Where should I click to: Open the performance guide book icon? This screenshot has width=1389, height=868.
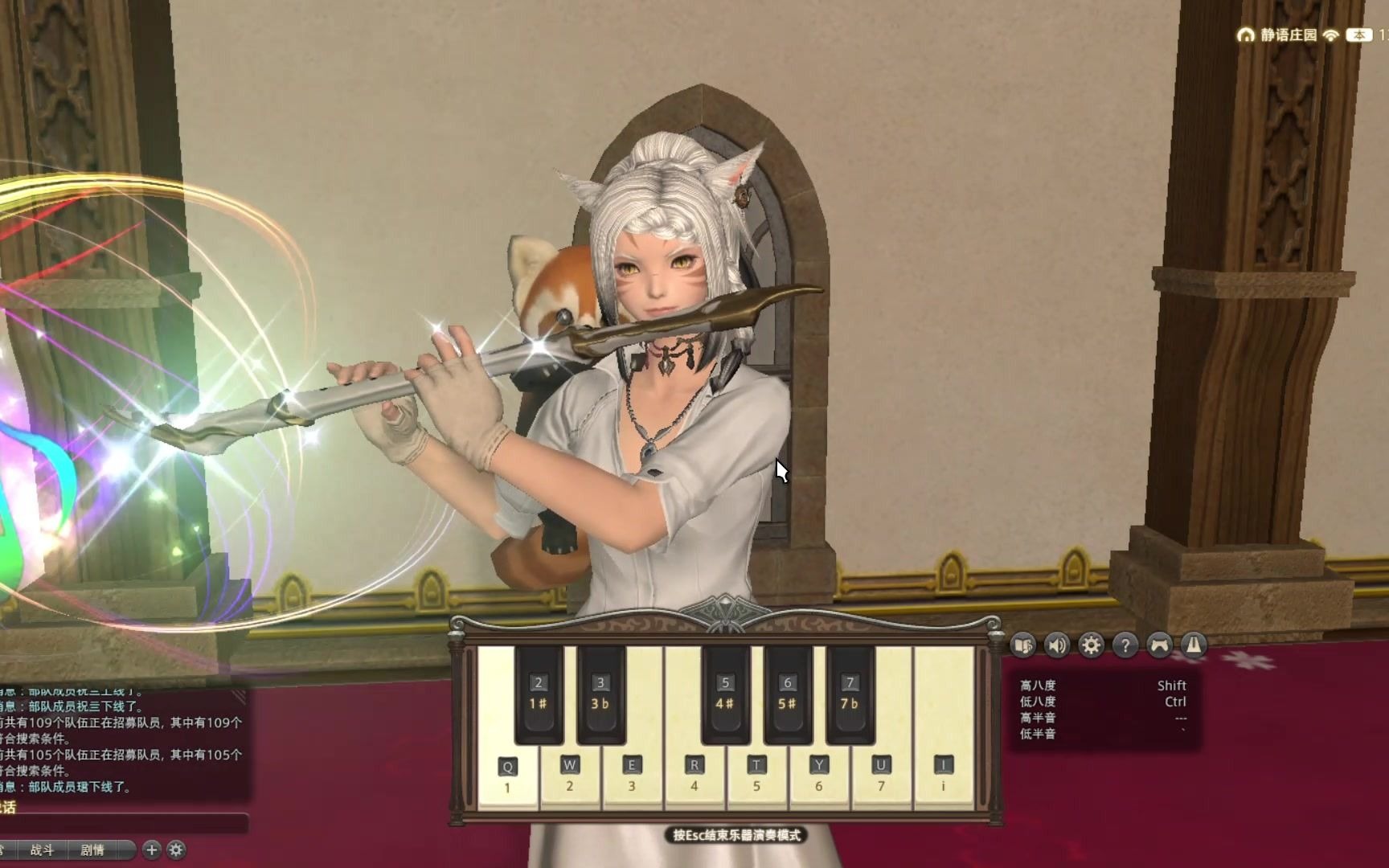click(1023, 643)
